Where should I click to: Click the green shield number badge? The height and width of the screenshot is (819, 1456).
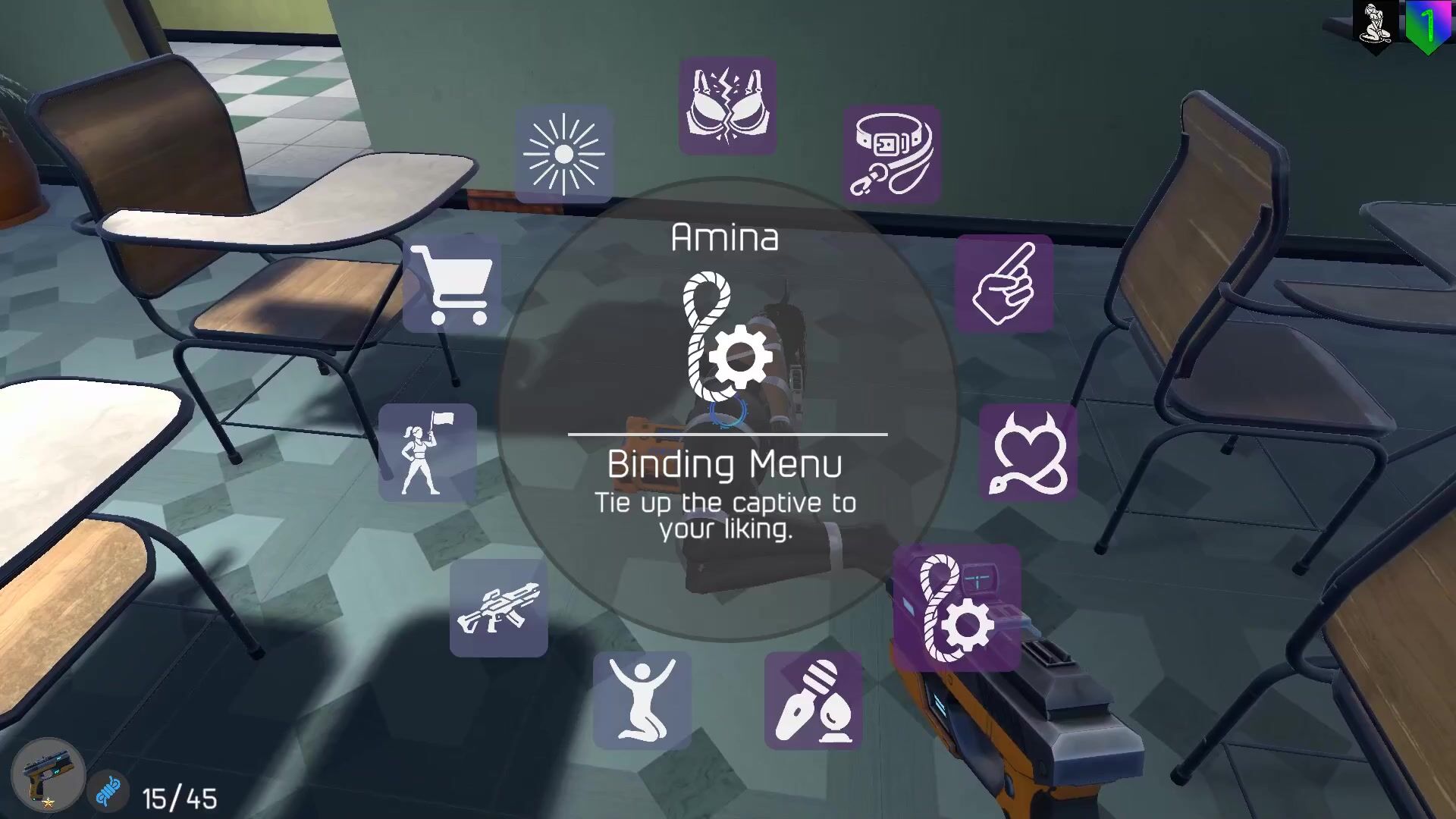click(1429, 27)
